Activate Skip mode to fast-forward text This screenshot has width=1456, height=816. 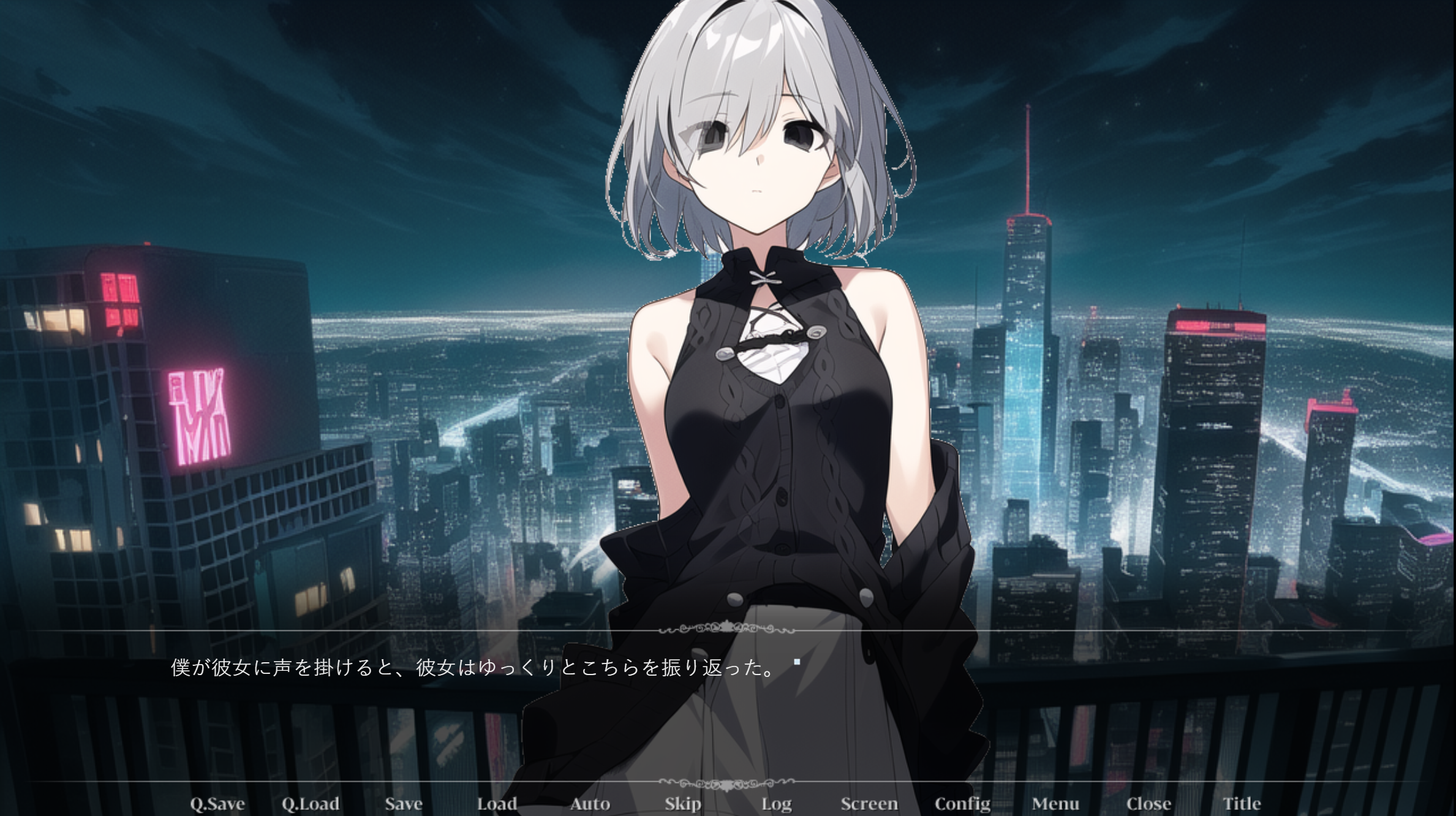(x=682, y=803)
